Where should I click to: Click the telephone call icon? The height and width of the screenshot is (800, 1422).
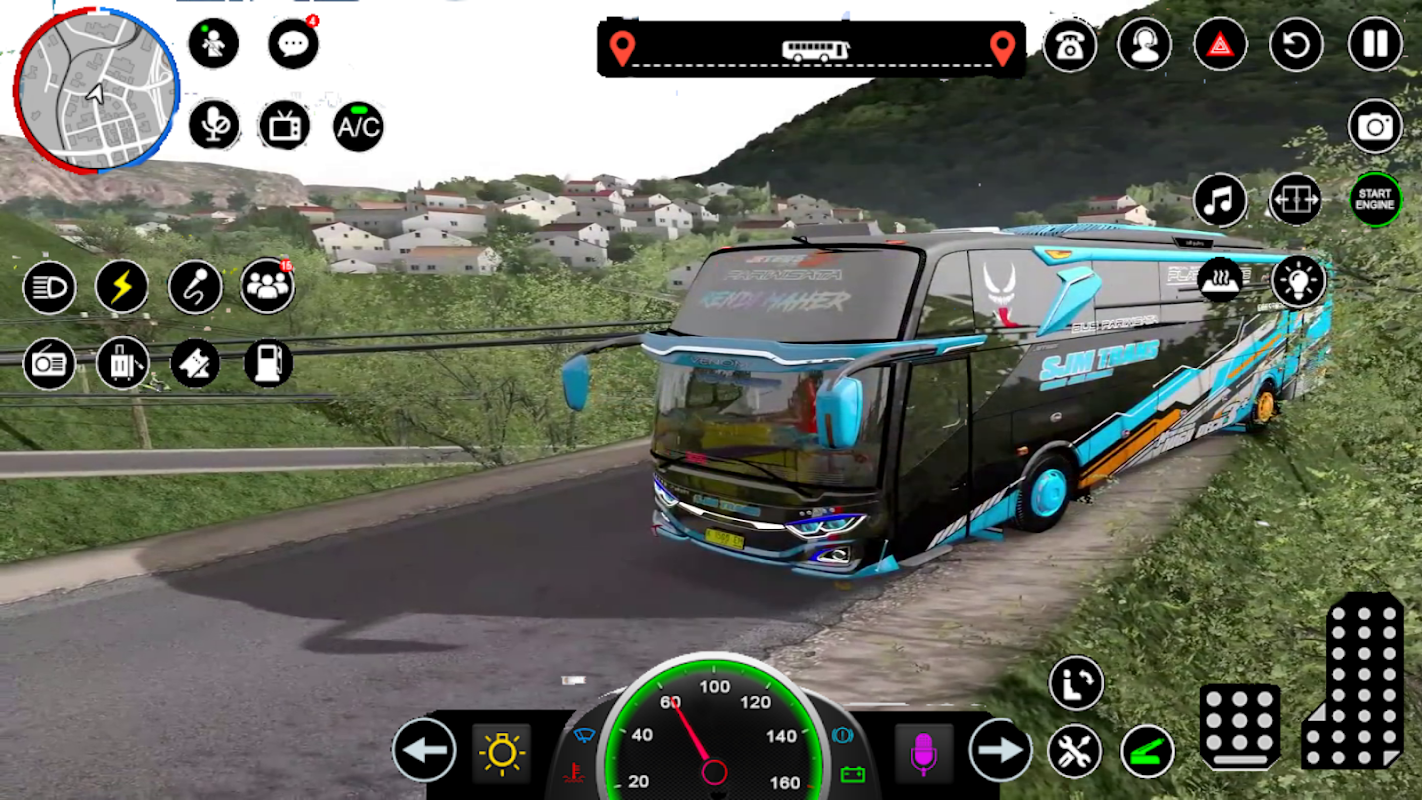(1069, 45)
